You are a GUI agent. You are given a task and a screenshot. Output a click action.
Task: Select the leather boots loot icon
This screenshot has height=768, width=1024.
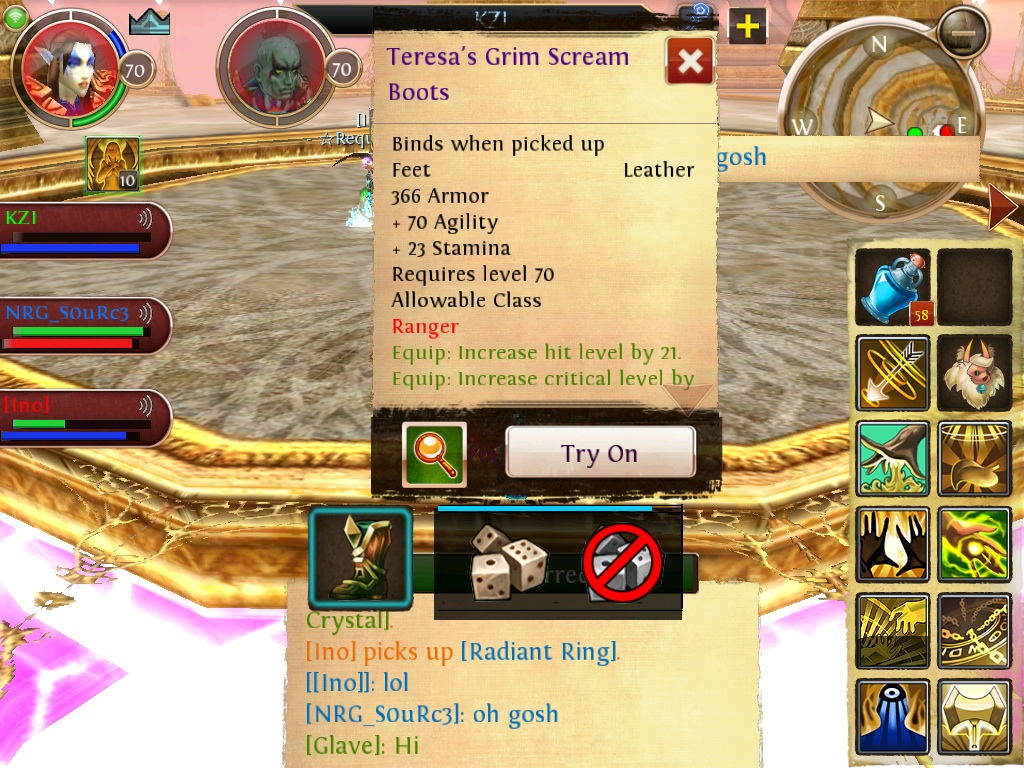click(360, 559)
